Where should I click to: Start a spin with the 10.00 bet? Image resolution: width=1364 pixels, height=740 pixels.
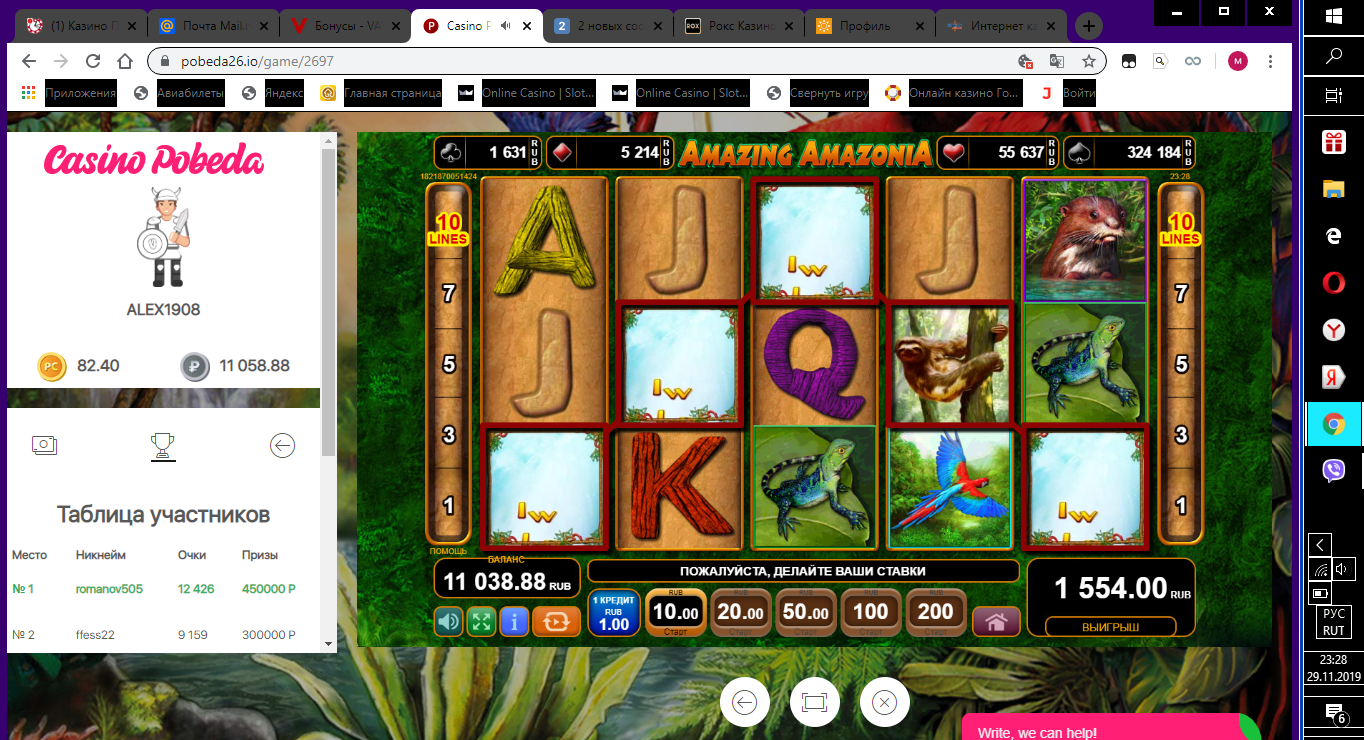click(x=676, y=612)
